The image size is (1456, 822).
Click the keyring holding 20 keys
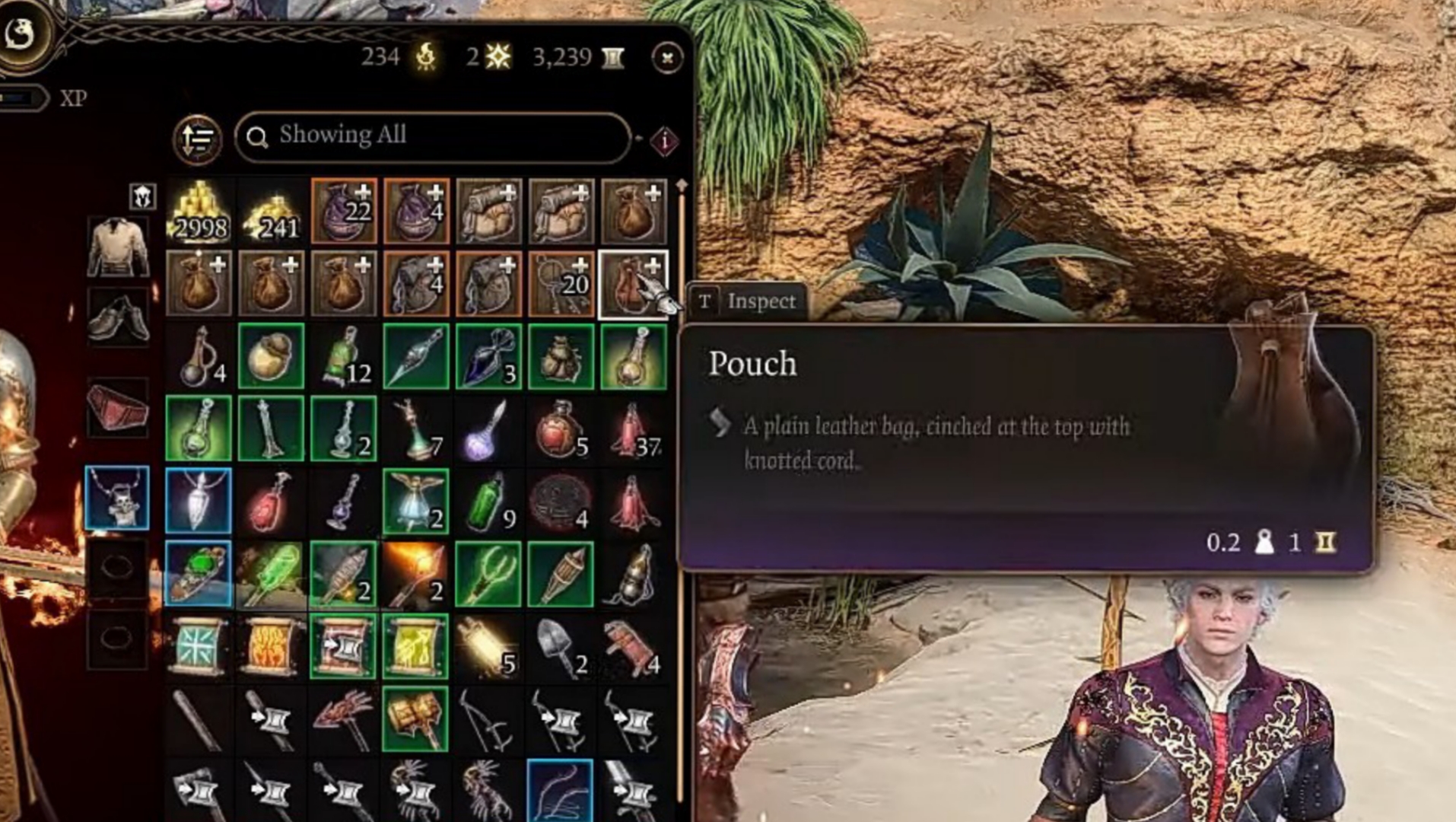tap(561, 283)
